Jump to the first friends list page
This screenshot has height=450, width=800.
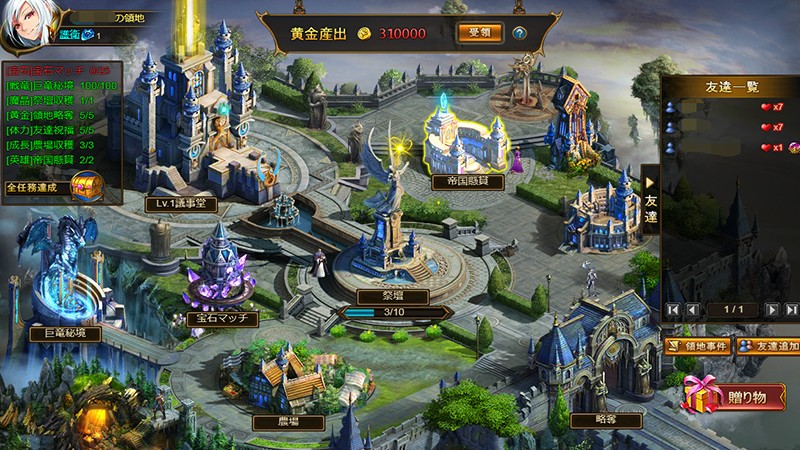coord(674,310)
